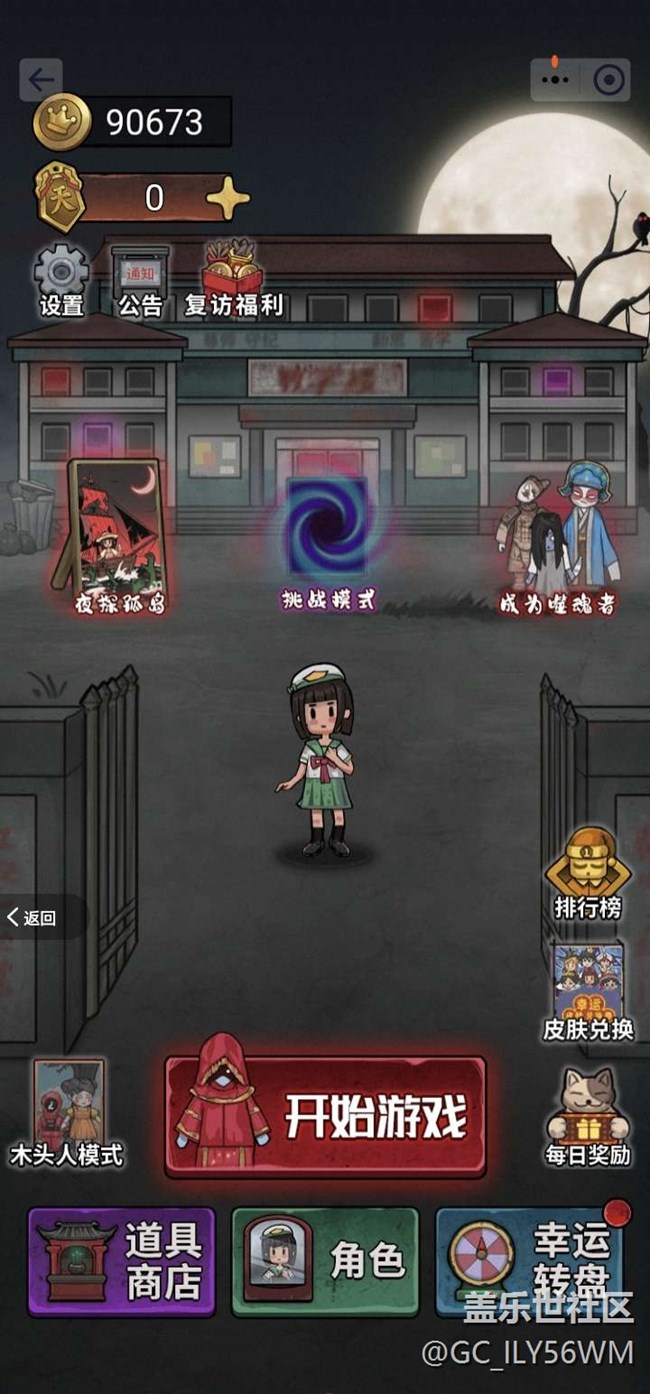Open the 皮肤兑换 skin exchange
This screenshot has width=650, height=1394.
pos(588,992)
